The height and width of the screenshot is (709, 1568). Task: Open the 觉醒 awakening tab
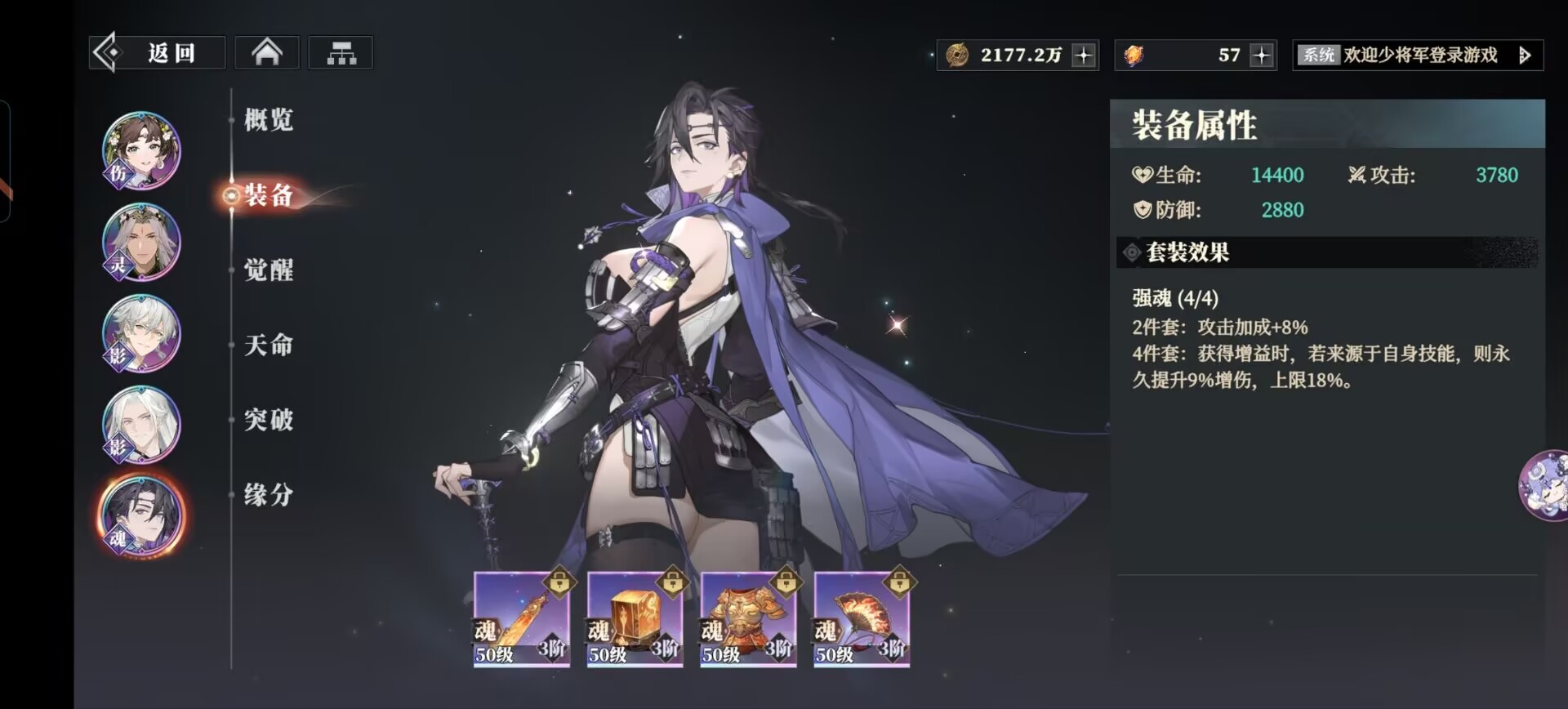coord(269,270)
